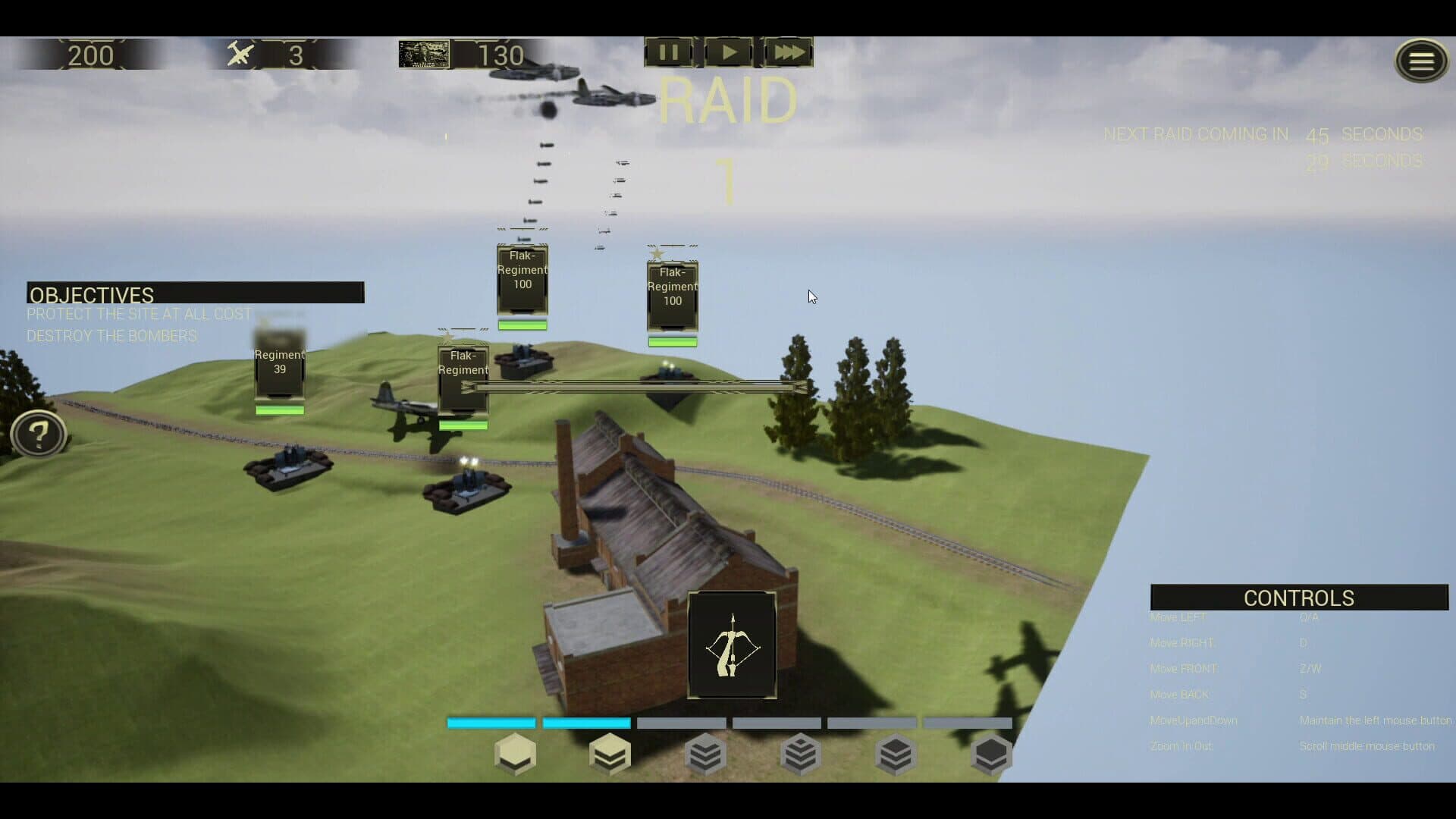Pause the game
Image resolution: width=1456 pixels, height=819 pixels.
point(668,52)
